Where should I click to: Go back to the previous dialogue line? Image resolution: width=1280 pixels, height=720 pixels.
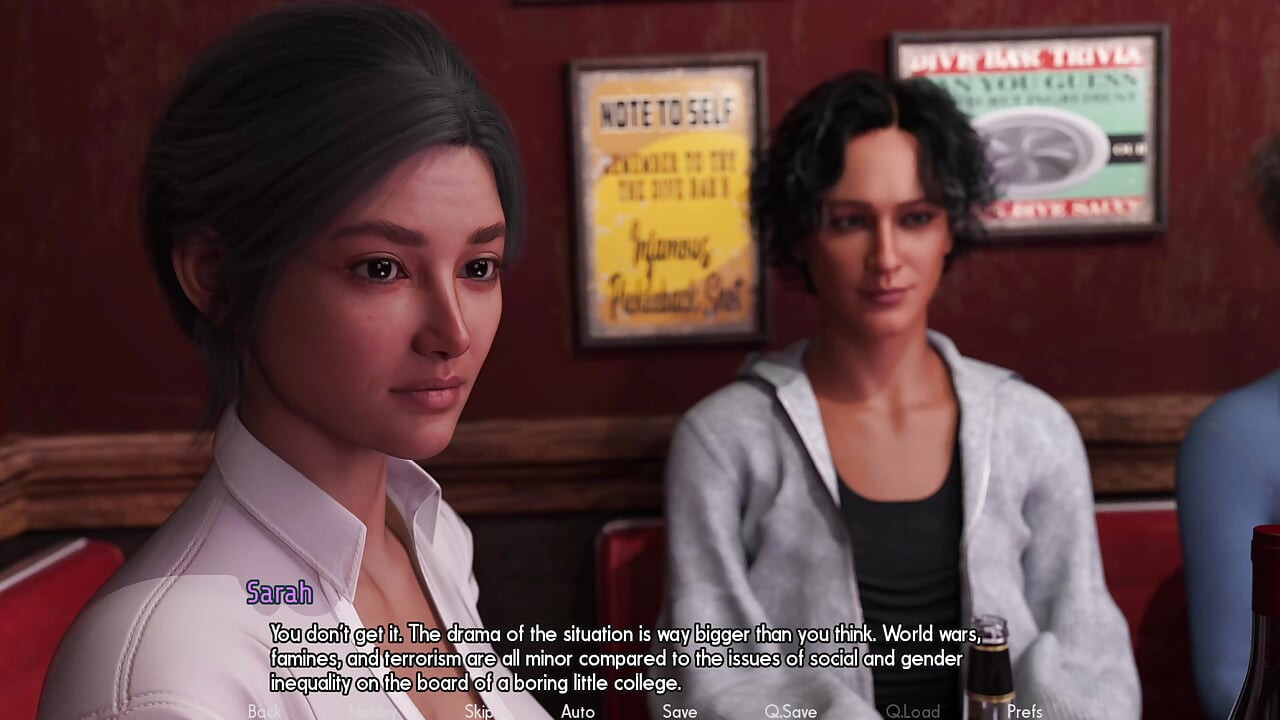[264, 711]
